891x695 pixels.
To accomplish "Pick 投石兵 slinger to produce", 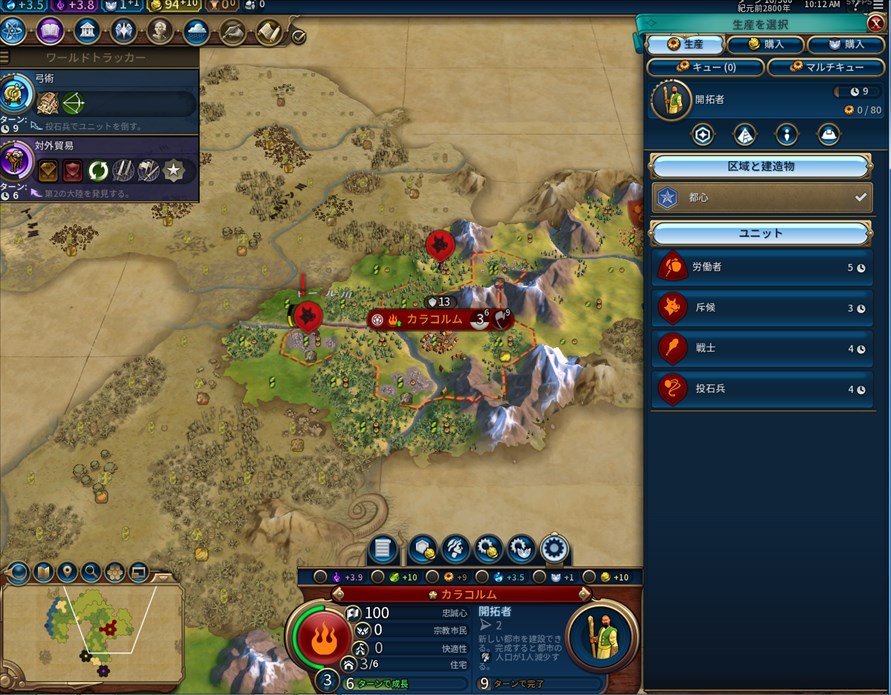I will 762,389.
